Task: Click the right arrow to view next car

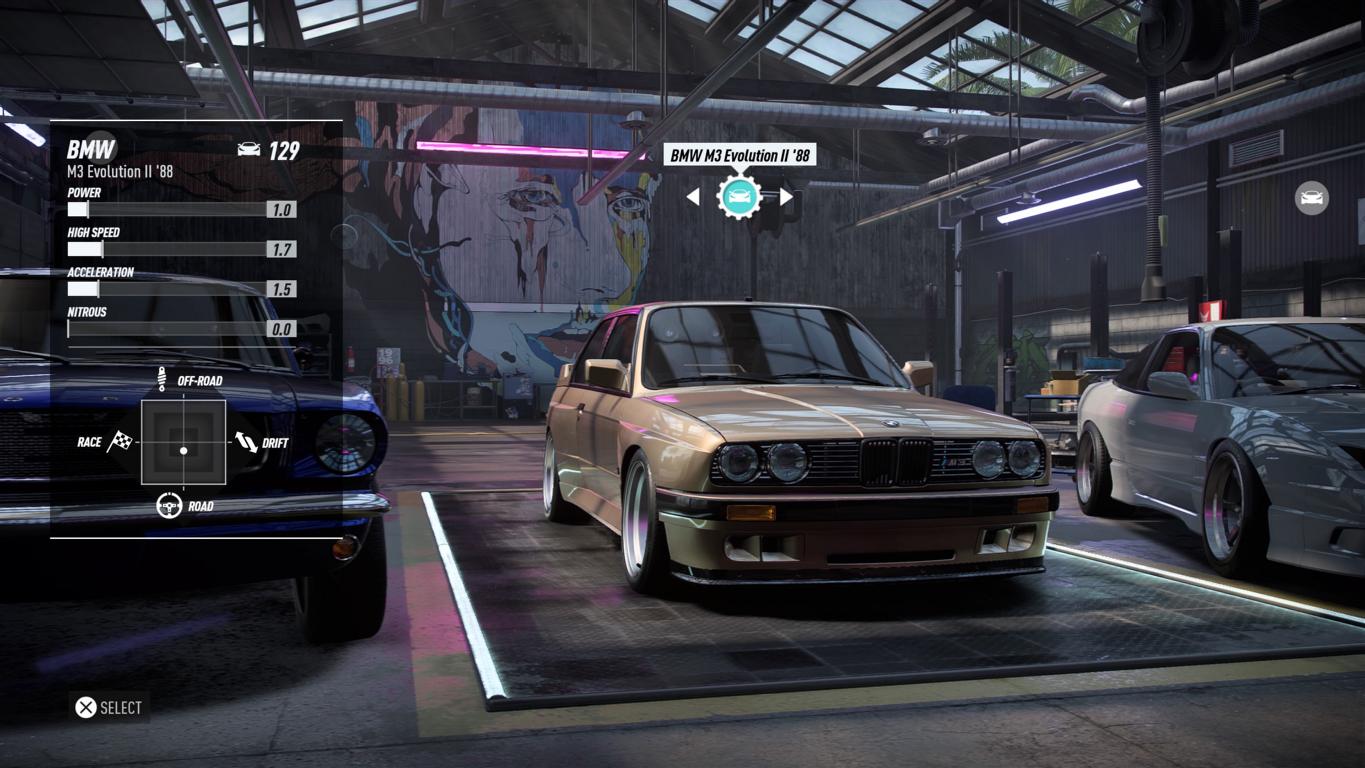Action: [787, 197]
